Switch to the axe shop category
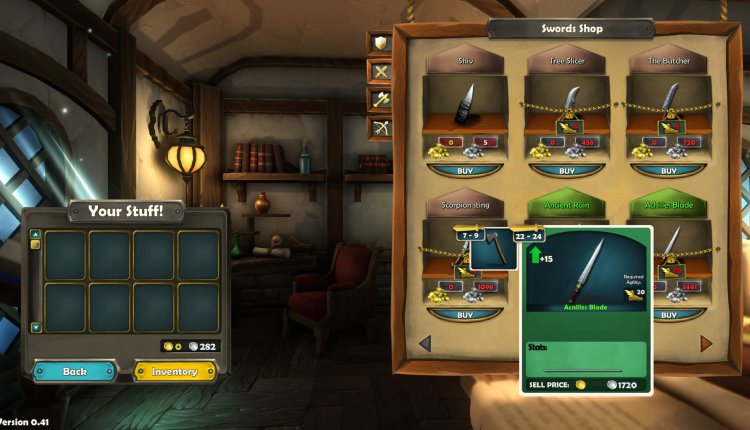Screen dimensions: 750x430 [x=381, y=99]
